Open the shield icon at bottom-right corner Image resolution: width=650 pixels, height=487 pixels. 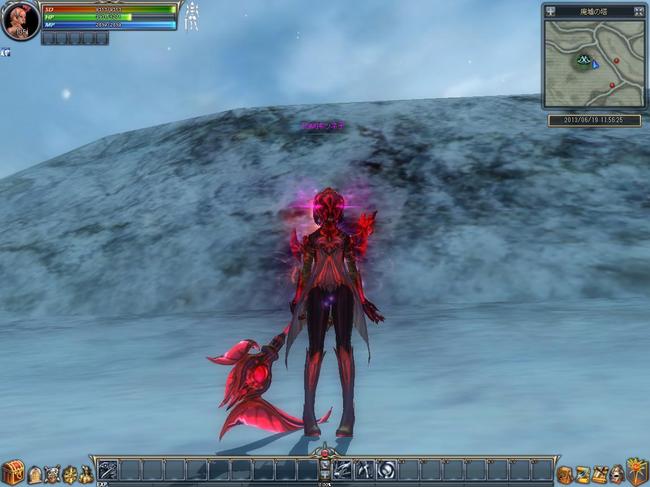tap(637, 472)
